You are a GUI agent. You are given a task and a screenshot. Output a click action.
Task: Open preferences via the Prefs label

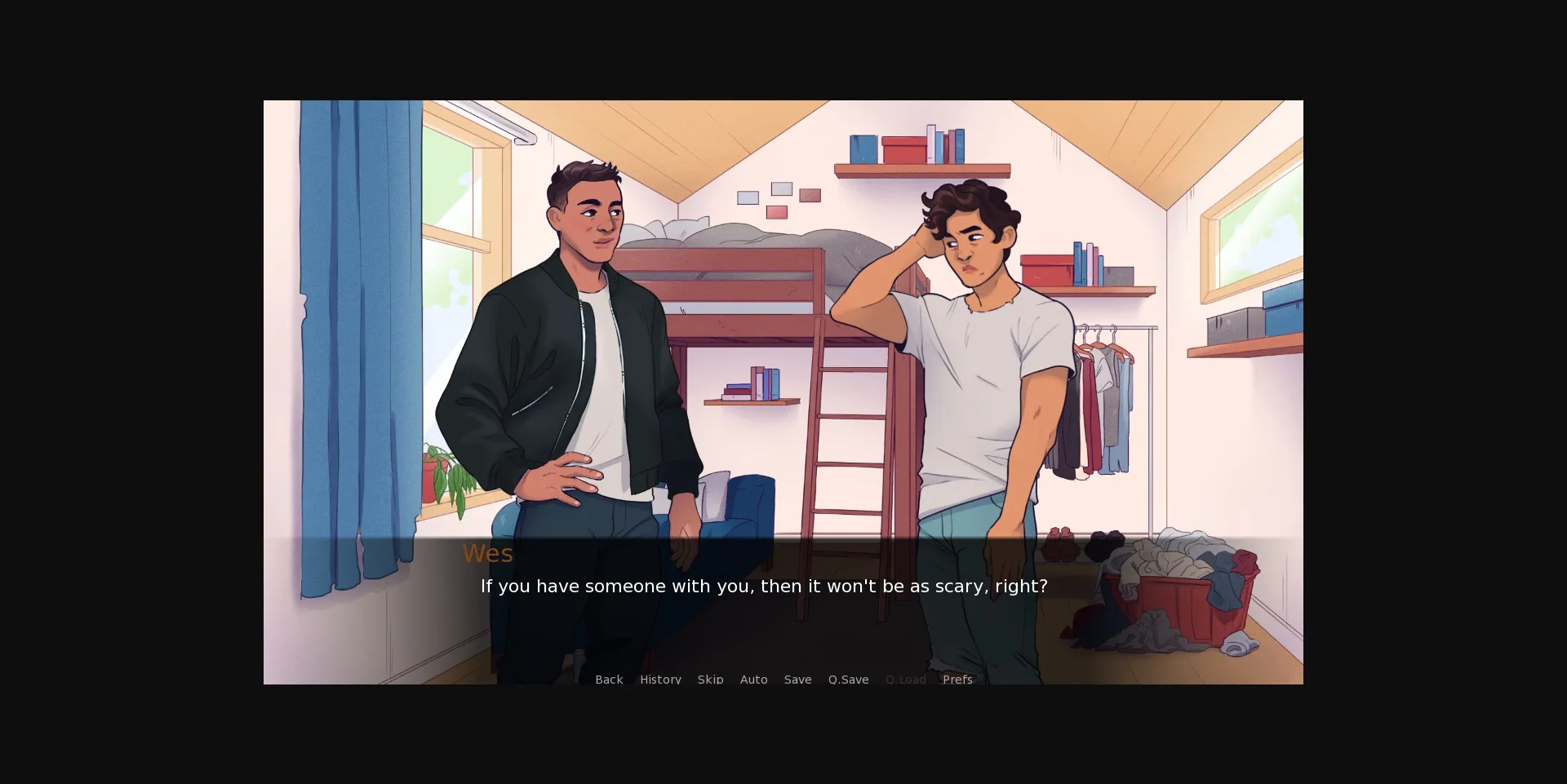point(957,679)
